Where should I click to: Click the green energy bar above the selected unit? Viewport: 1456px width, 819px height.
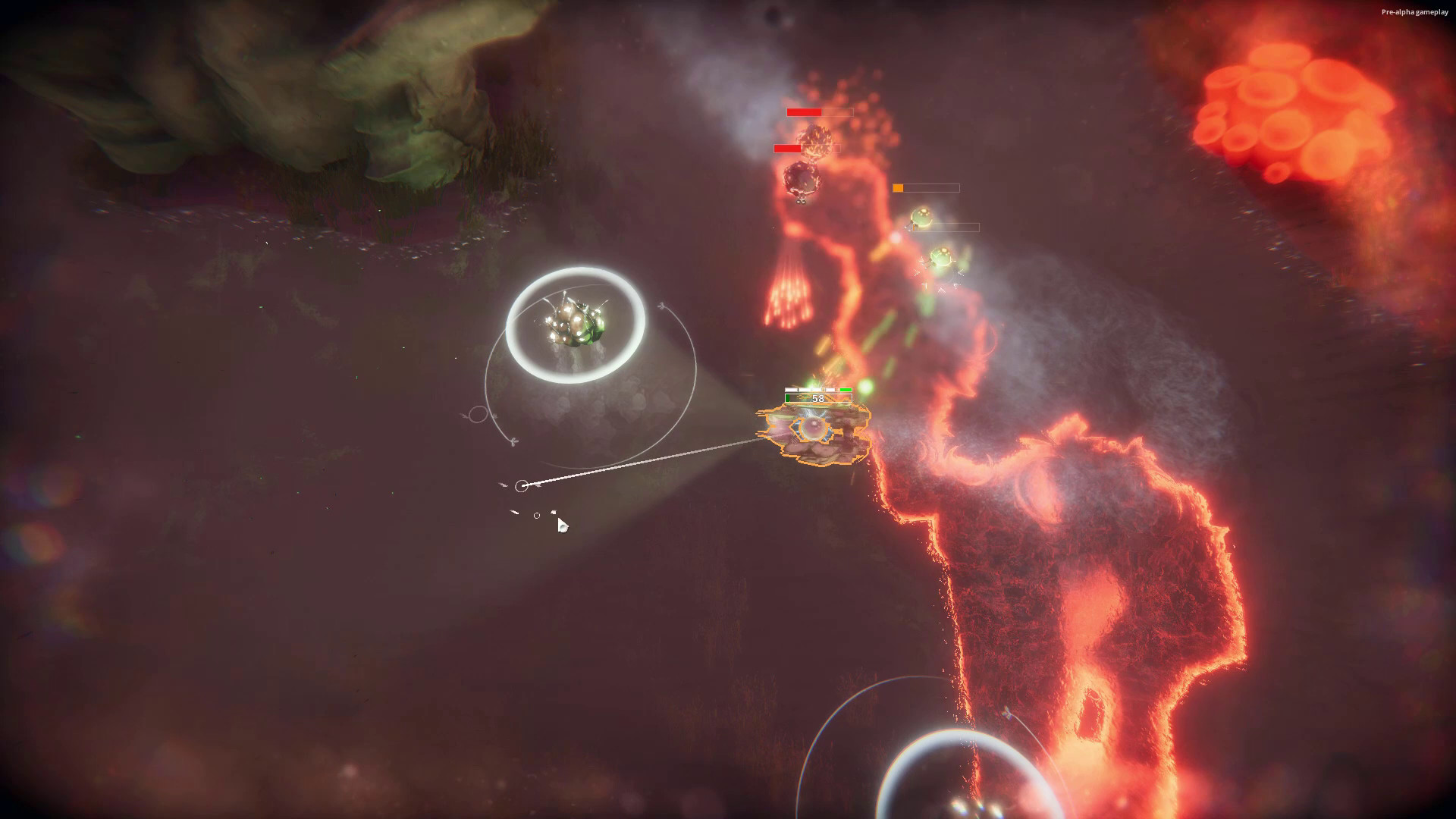pos(845,390)
